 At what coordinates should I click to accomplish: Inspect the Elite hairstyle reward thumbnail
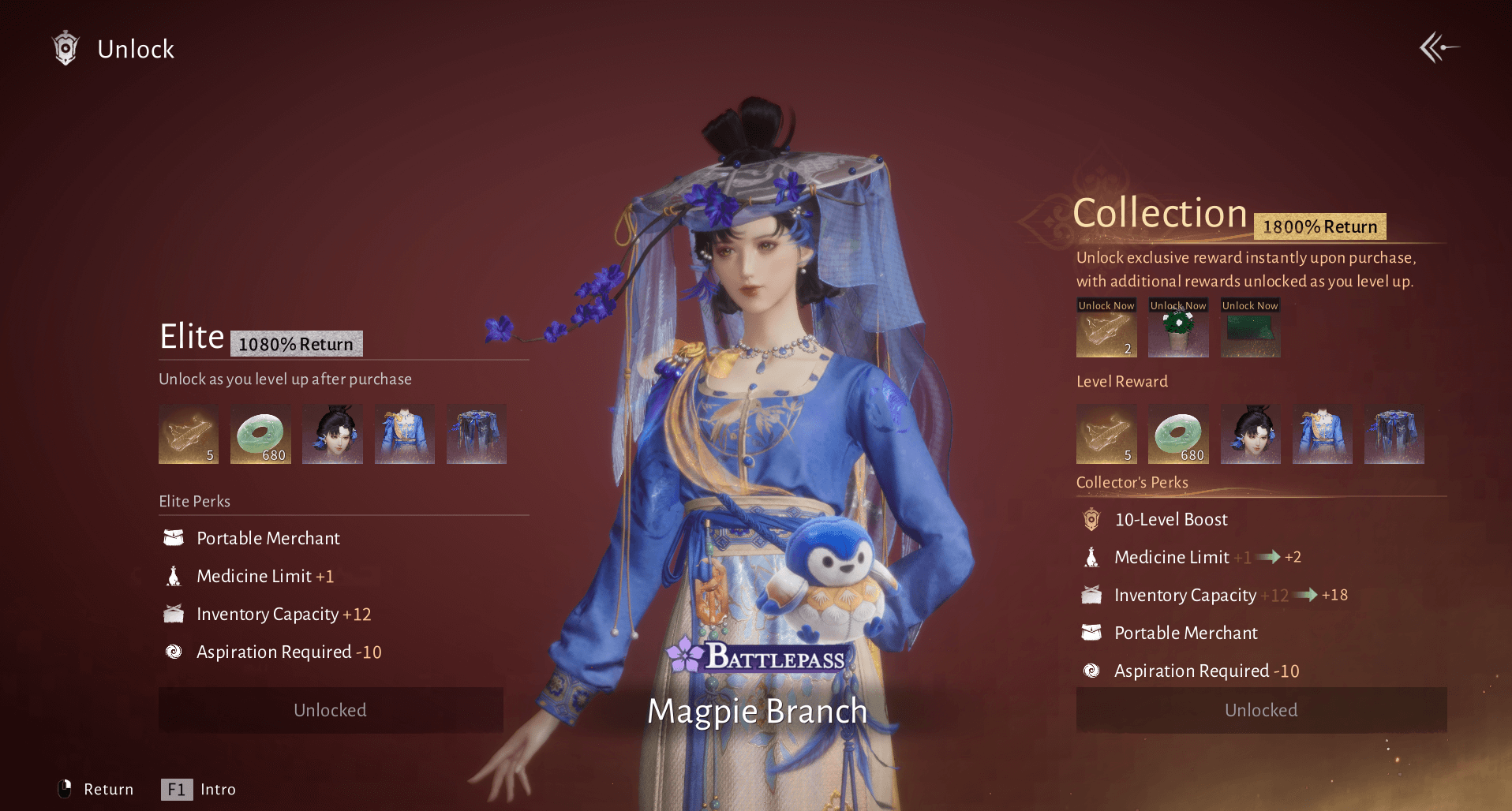pyautogui.click(x=332, y=434)
